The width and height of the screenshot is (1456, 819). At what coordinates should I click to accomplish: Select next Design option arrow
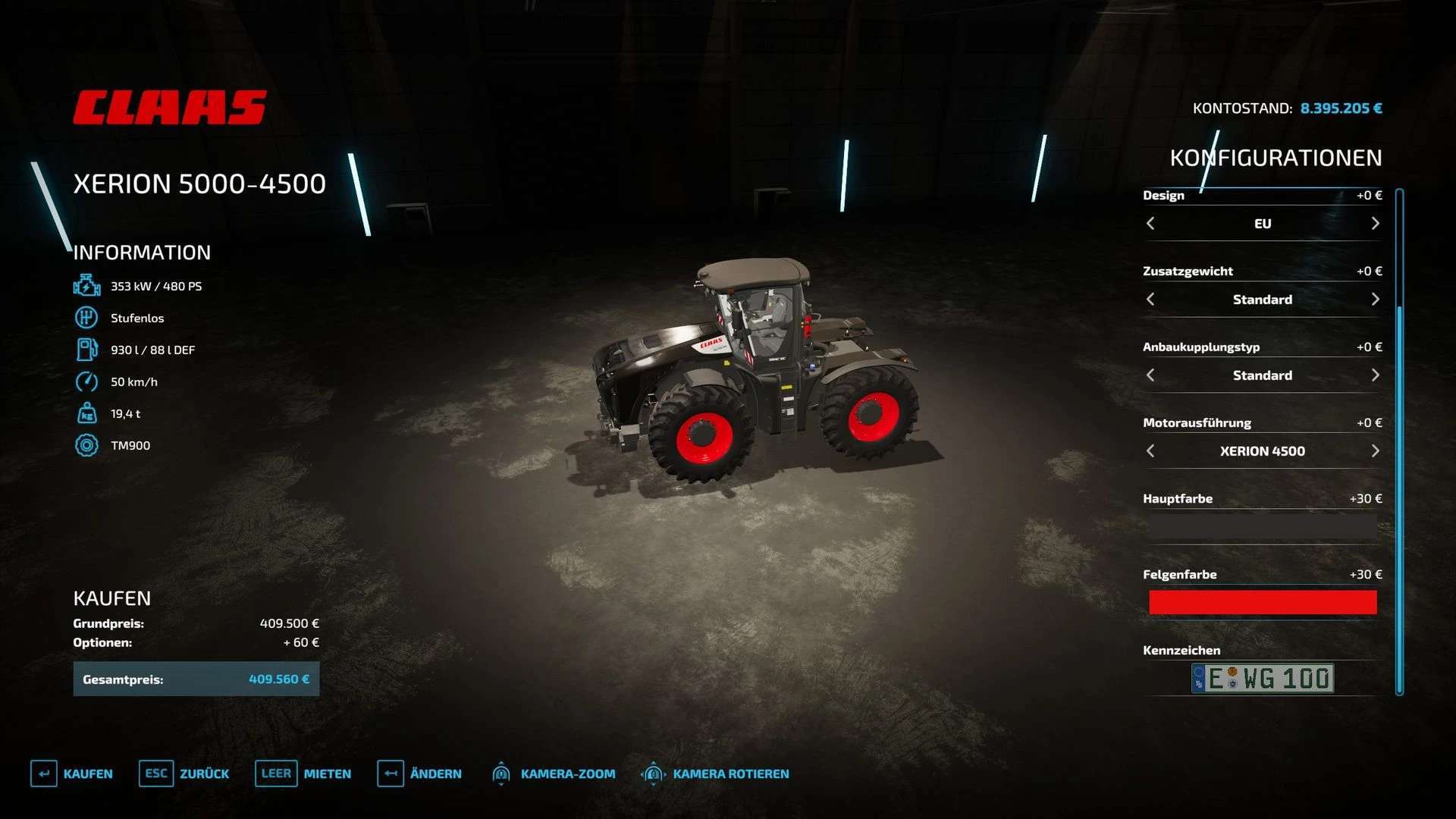(x=1375, y=224)
